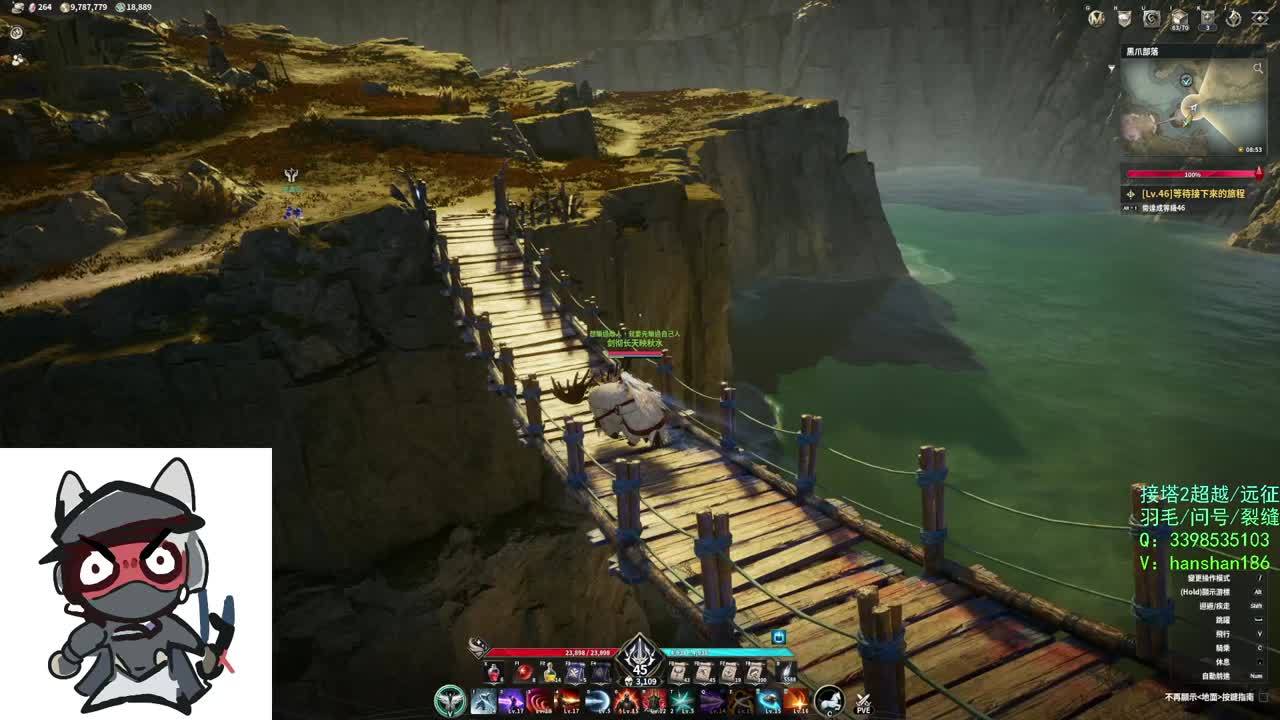Screen dimensions: 1280x720
Task: Activate the red crescent slash skill
Action: [x=540, y=701]
